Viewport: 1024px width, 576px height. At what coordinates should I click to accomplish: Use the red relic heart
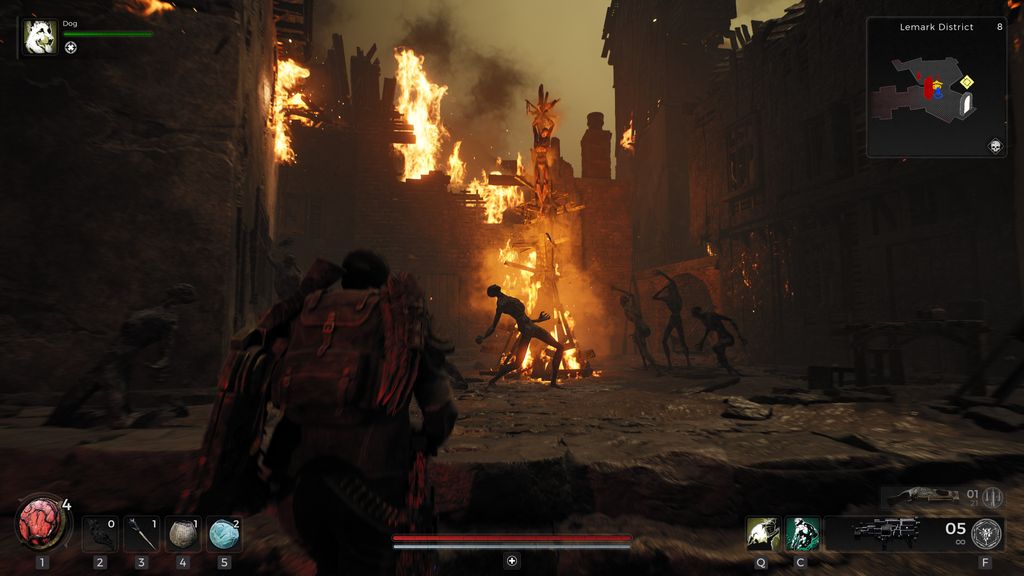click(41, 523)
